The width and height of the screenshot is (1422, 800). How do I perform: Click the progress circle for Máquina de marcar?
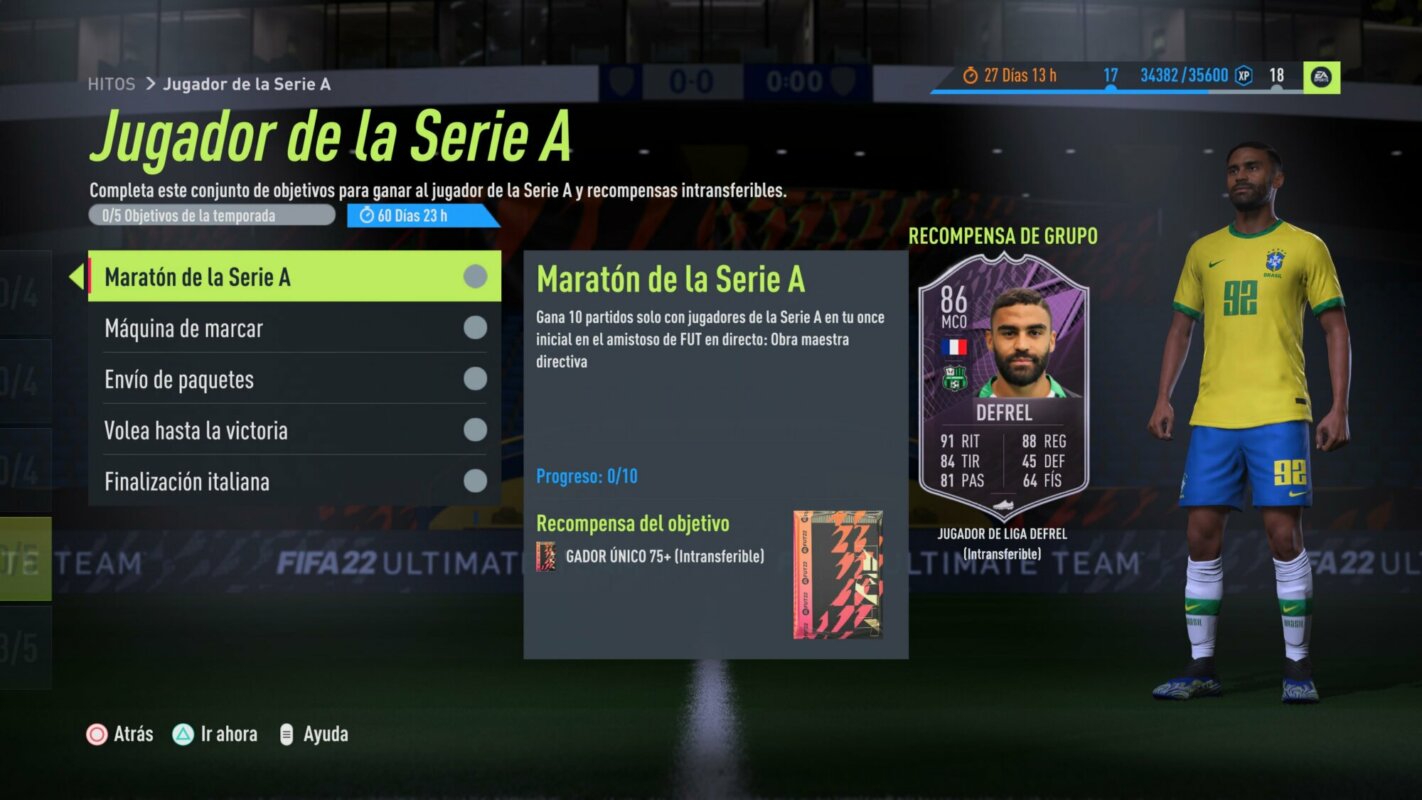tap(473, 328)
